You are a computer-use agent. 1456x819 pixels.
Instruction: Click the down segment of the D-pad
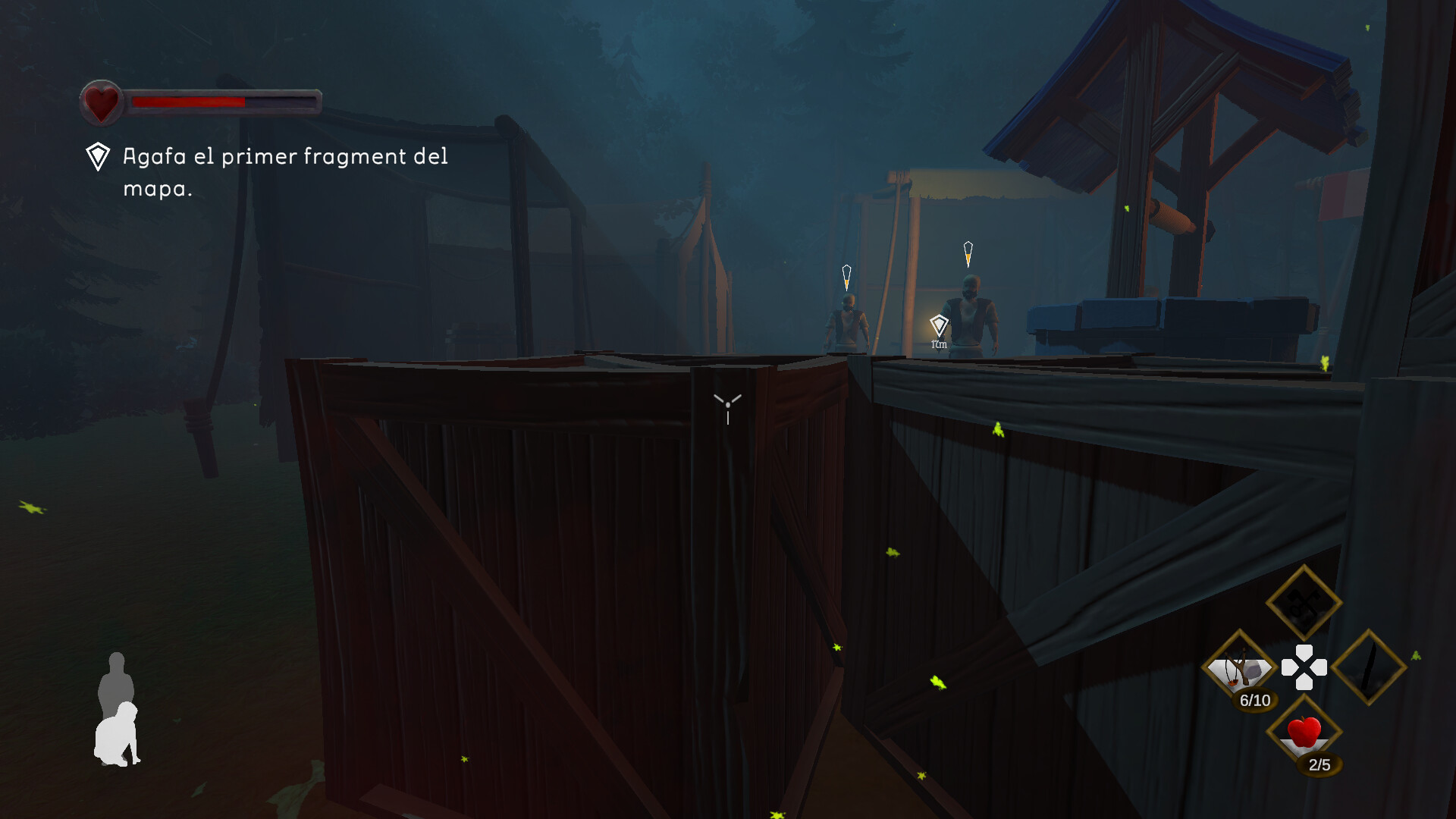pyautogui.click(x=1303, y=682)
